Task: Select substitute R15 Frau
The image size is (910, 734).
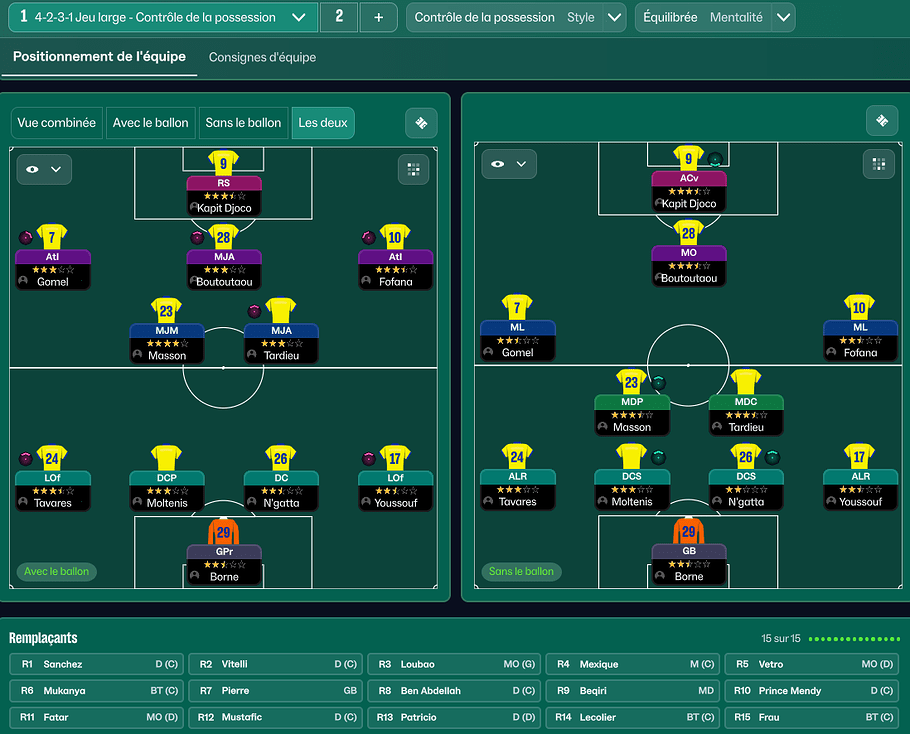Action: pyautogui.click(x=813, y=717)
